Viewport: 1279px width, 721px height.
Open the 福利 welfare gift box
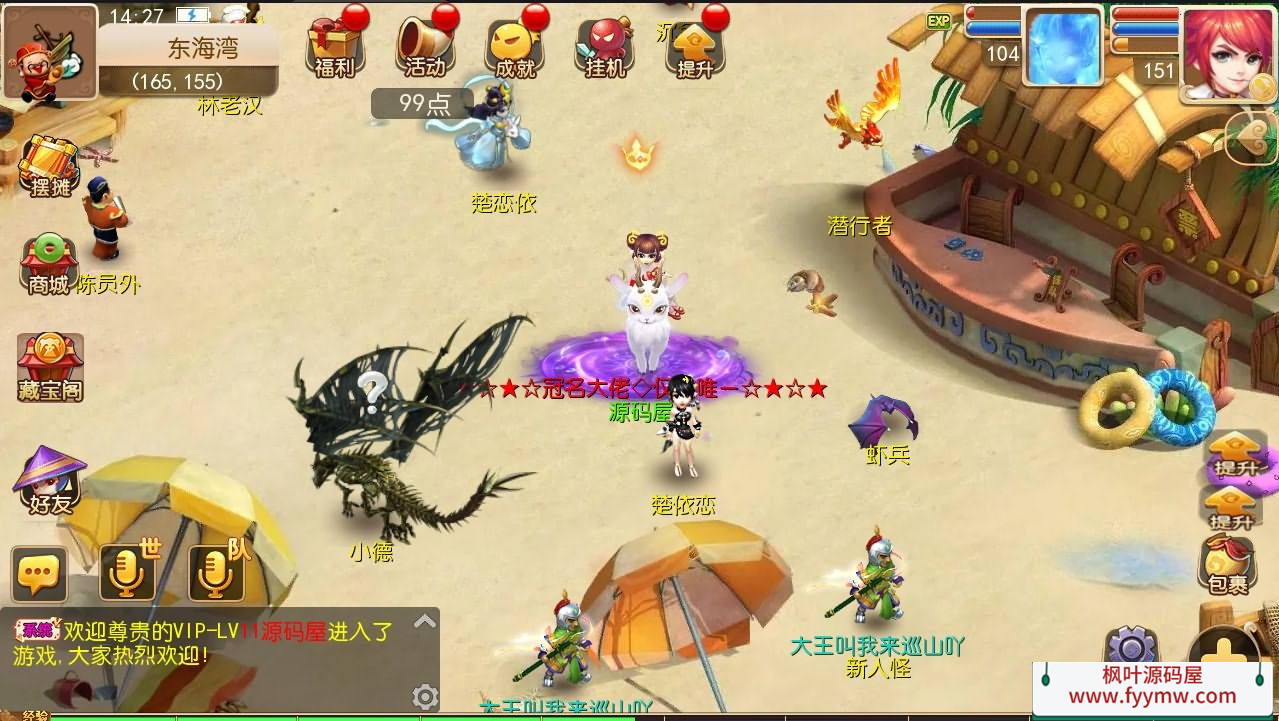[x=334, y=45]
